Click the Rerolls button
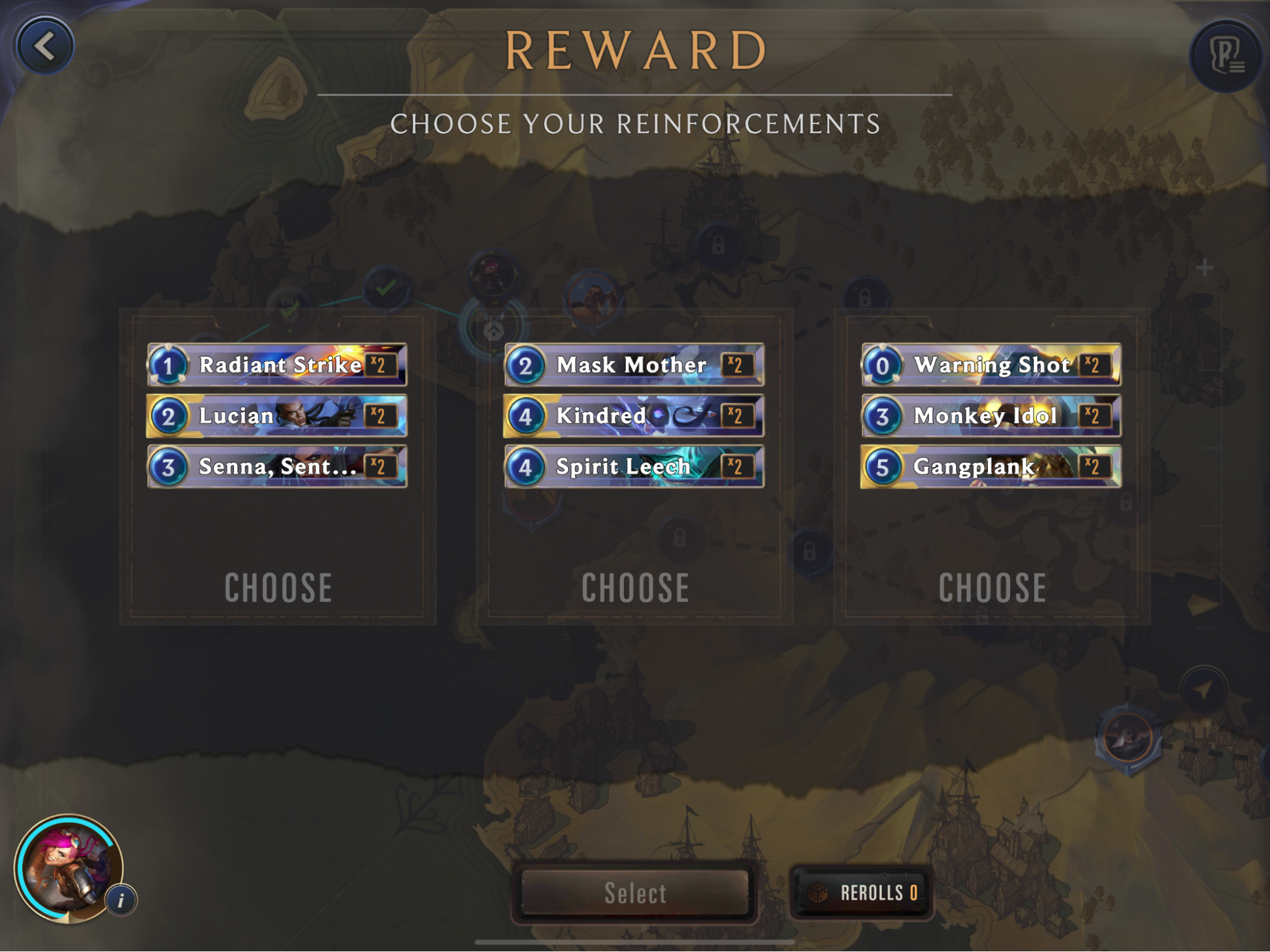The height and width of the screenshot is (952, 1270). [861, 892]
